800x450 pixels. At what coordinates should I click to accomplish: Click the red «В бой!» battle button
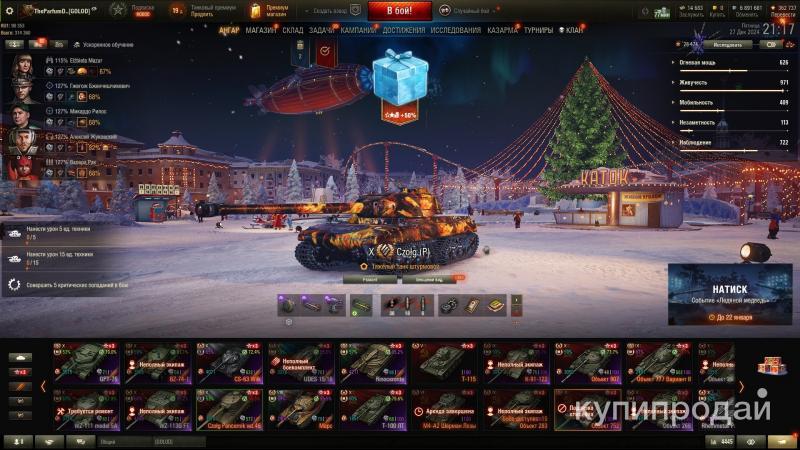click(x=400, y=11)
